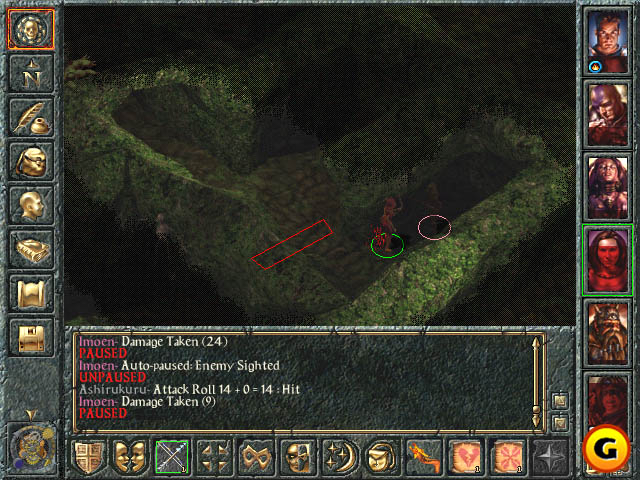The width and height of the screenshot is (640, 480).
Task: Open the character record bald head button
Action: [x=30, y=205]
